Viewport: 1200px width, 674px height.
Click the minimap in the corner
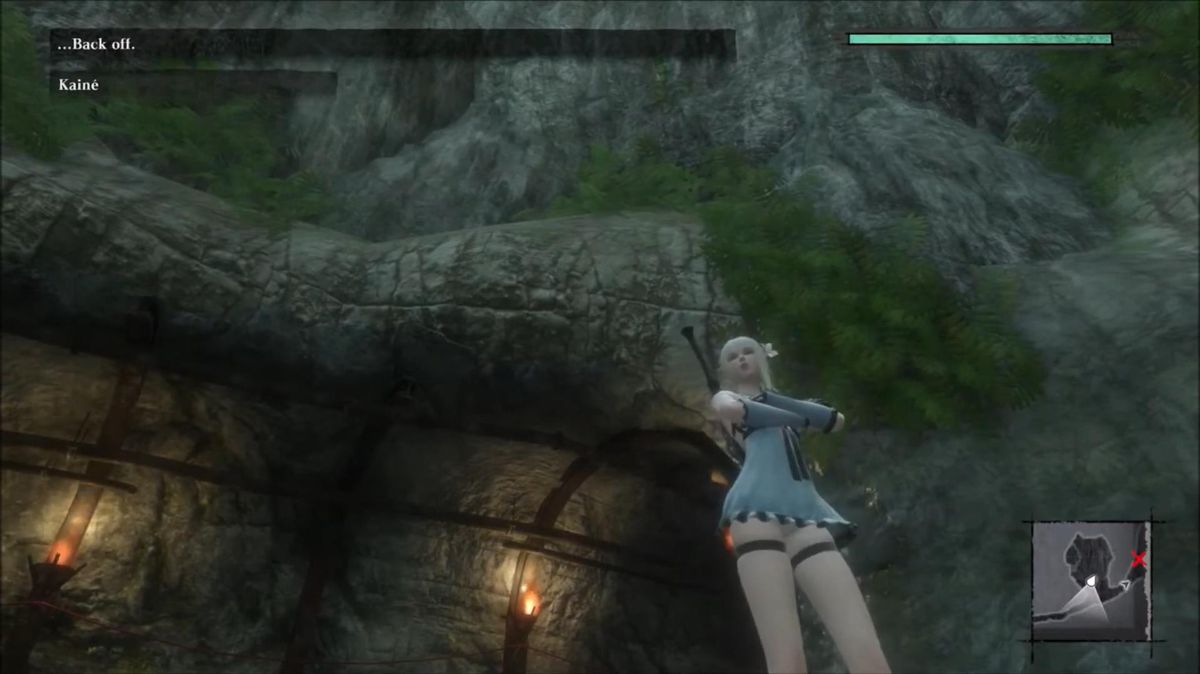1090,580
